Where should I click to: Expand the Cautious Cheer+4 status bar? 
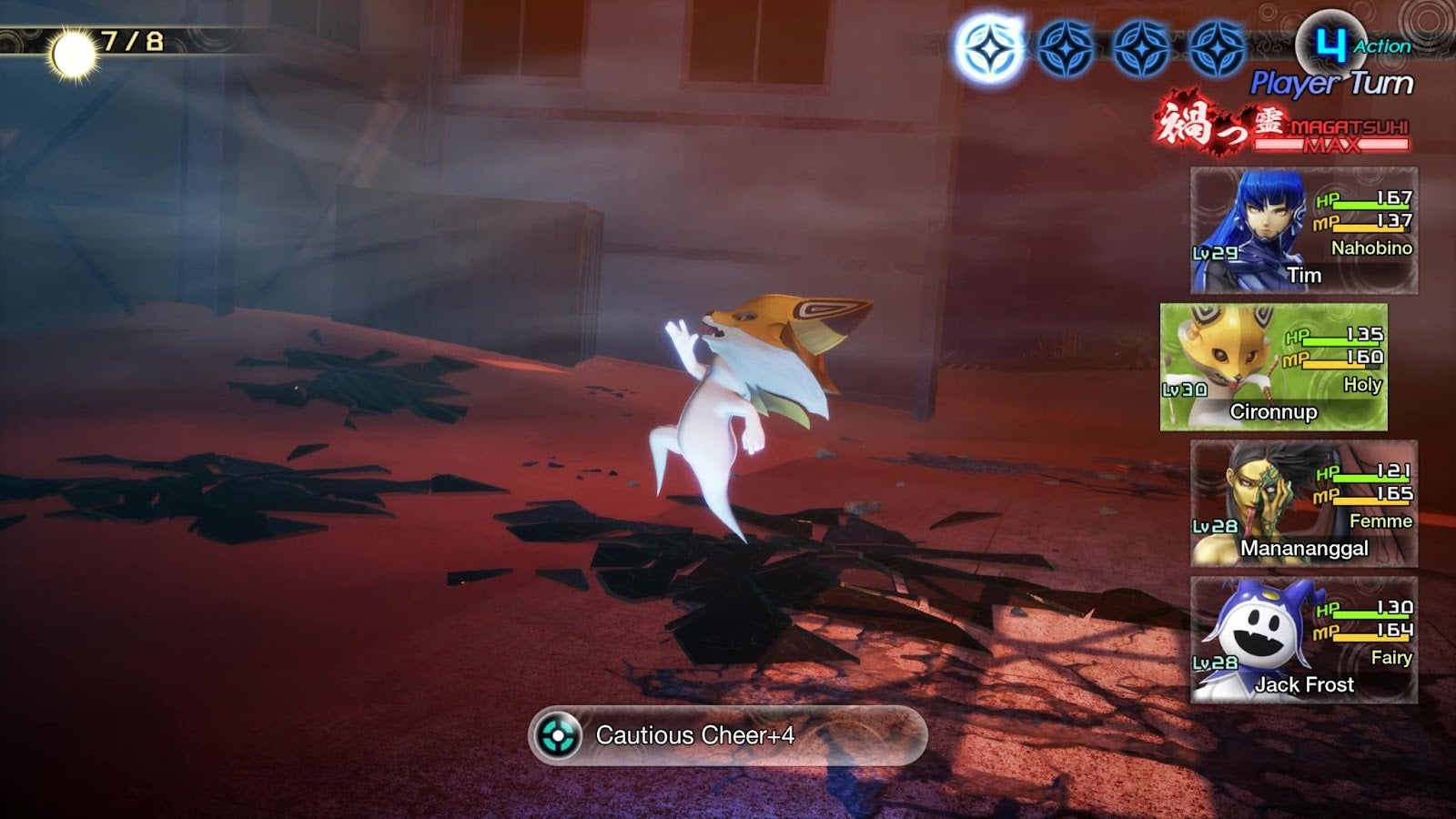point(728,739)
